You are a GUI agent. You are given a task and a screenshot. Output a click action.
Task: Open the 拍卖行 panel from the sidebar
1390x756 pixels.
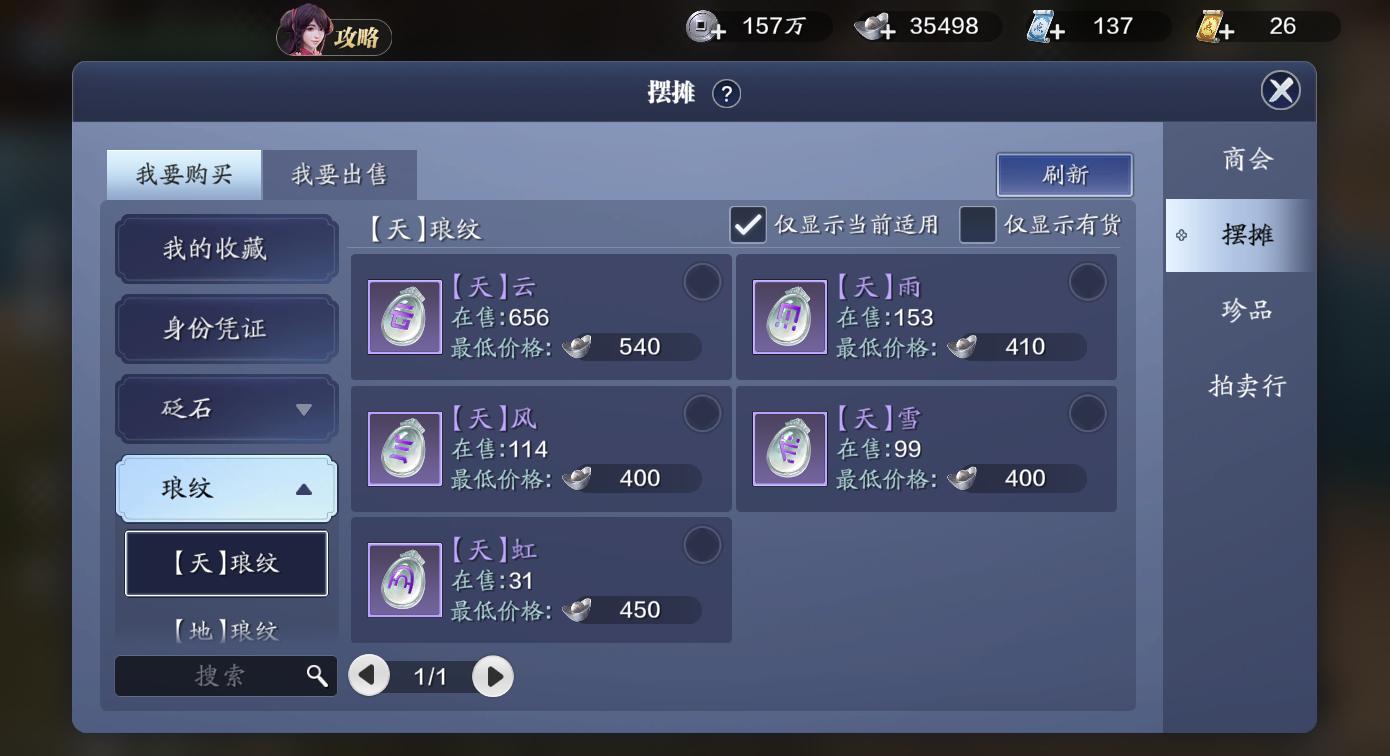[x=1249, y=386]
